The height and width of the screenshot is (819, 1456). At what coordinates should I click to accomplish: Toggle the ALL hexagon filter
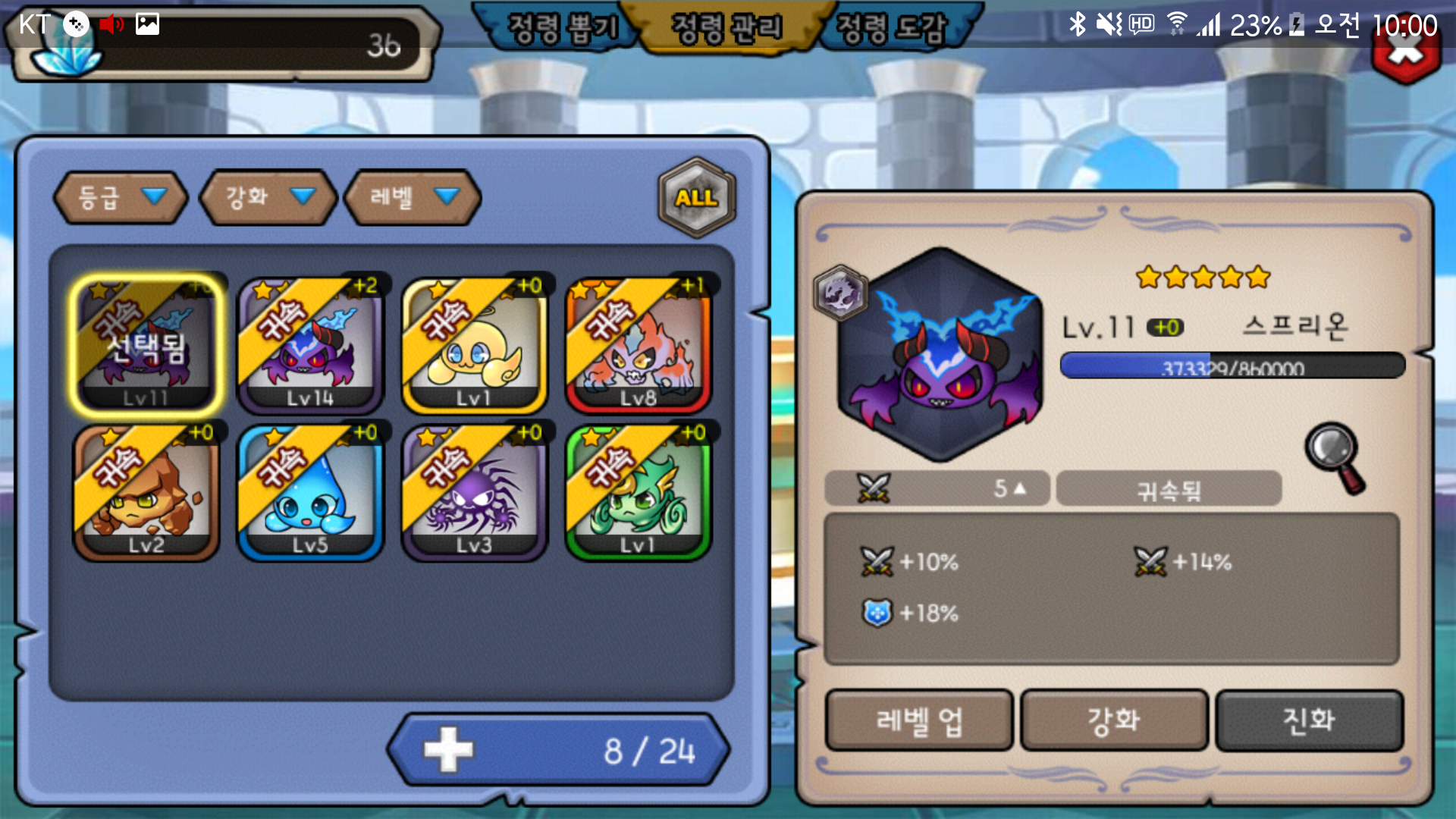[696, 197]
